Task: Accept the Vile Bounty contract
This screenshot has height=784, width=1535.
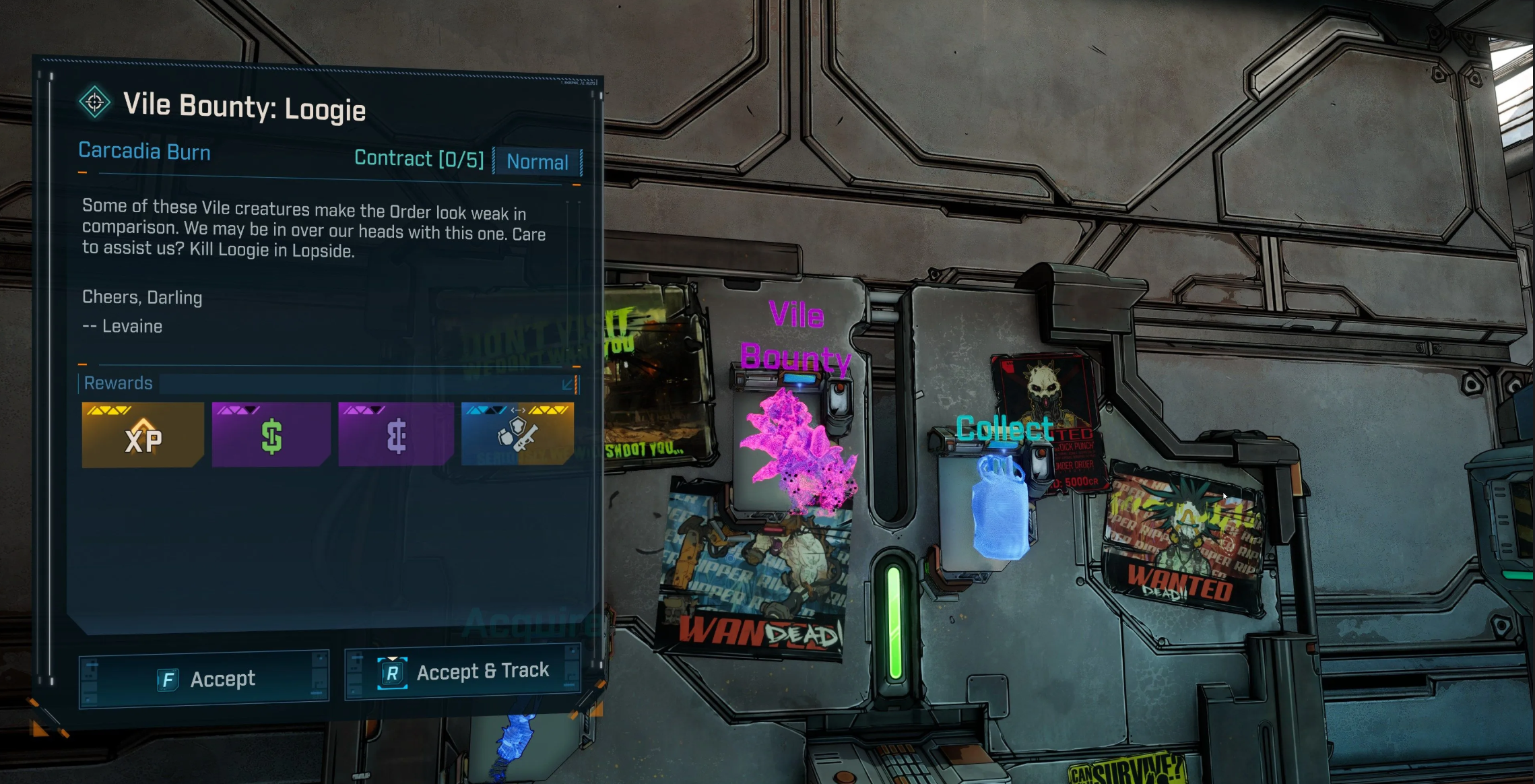Action: (204, 678)
